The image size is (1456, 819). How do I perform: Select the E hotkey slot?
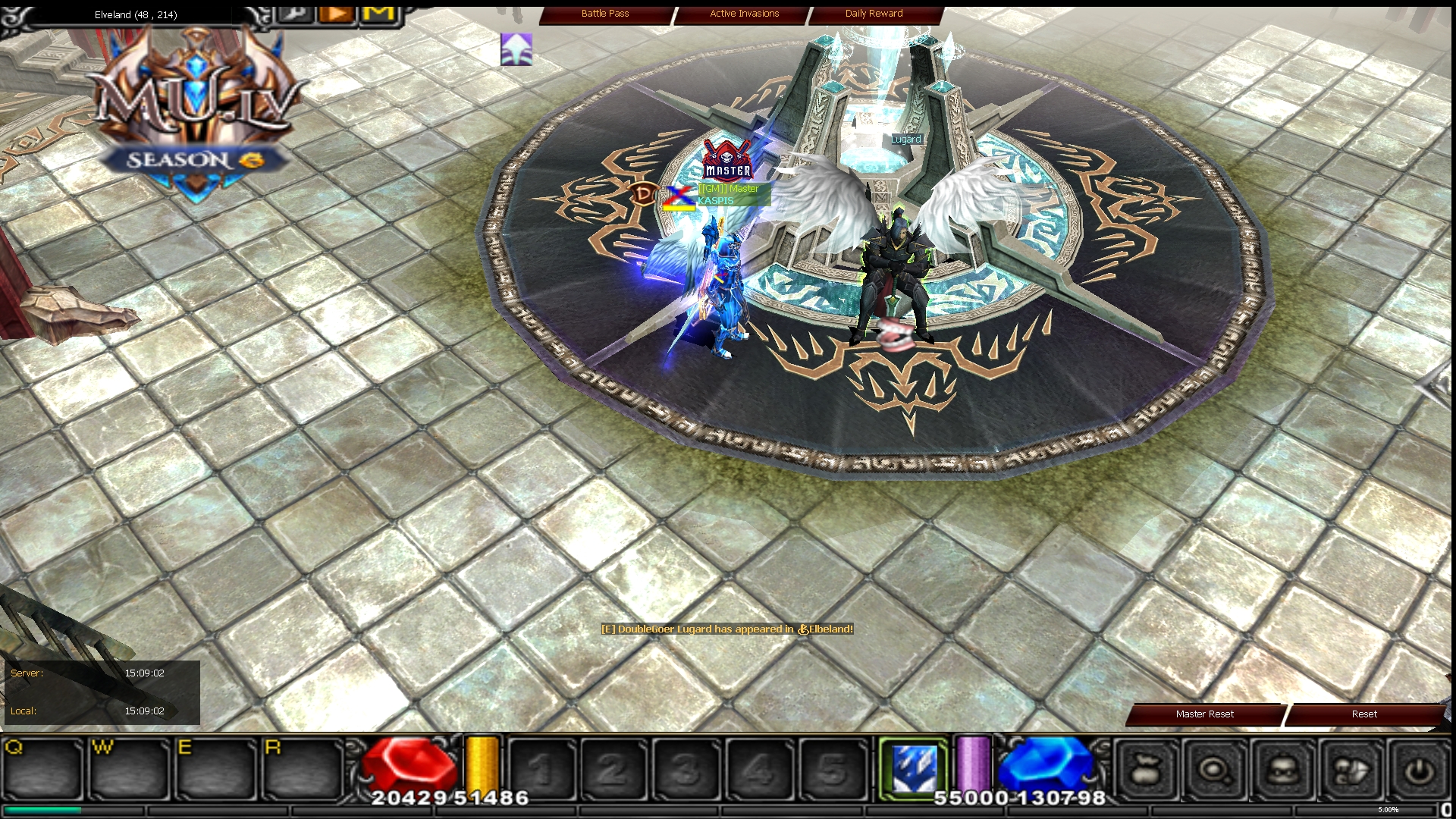coord(216,770)
